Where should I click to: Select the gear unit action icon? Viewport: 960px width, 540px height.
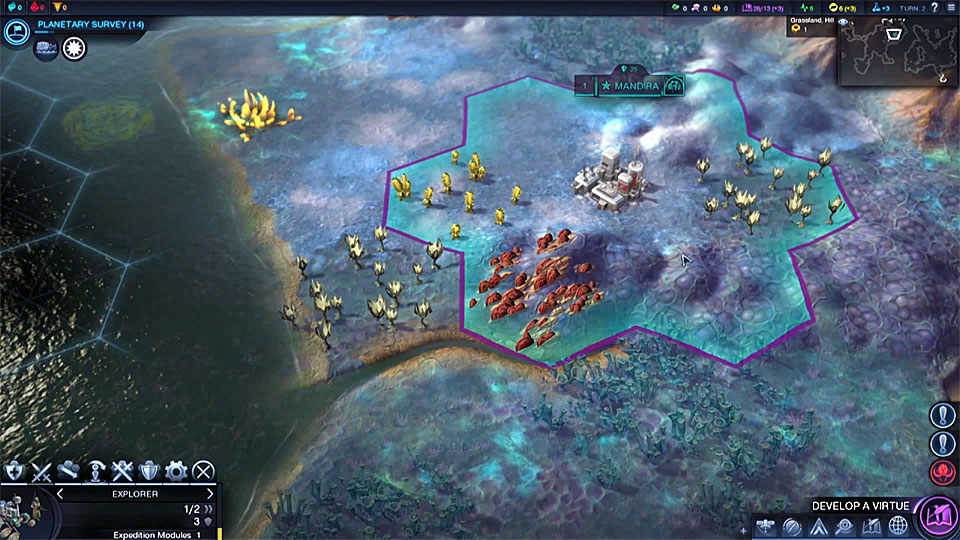pos(176,470)
